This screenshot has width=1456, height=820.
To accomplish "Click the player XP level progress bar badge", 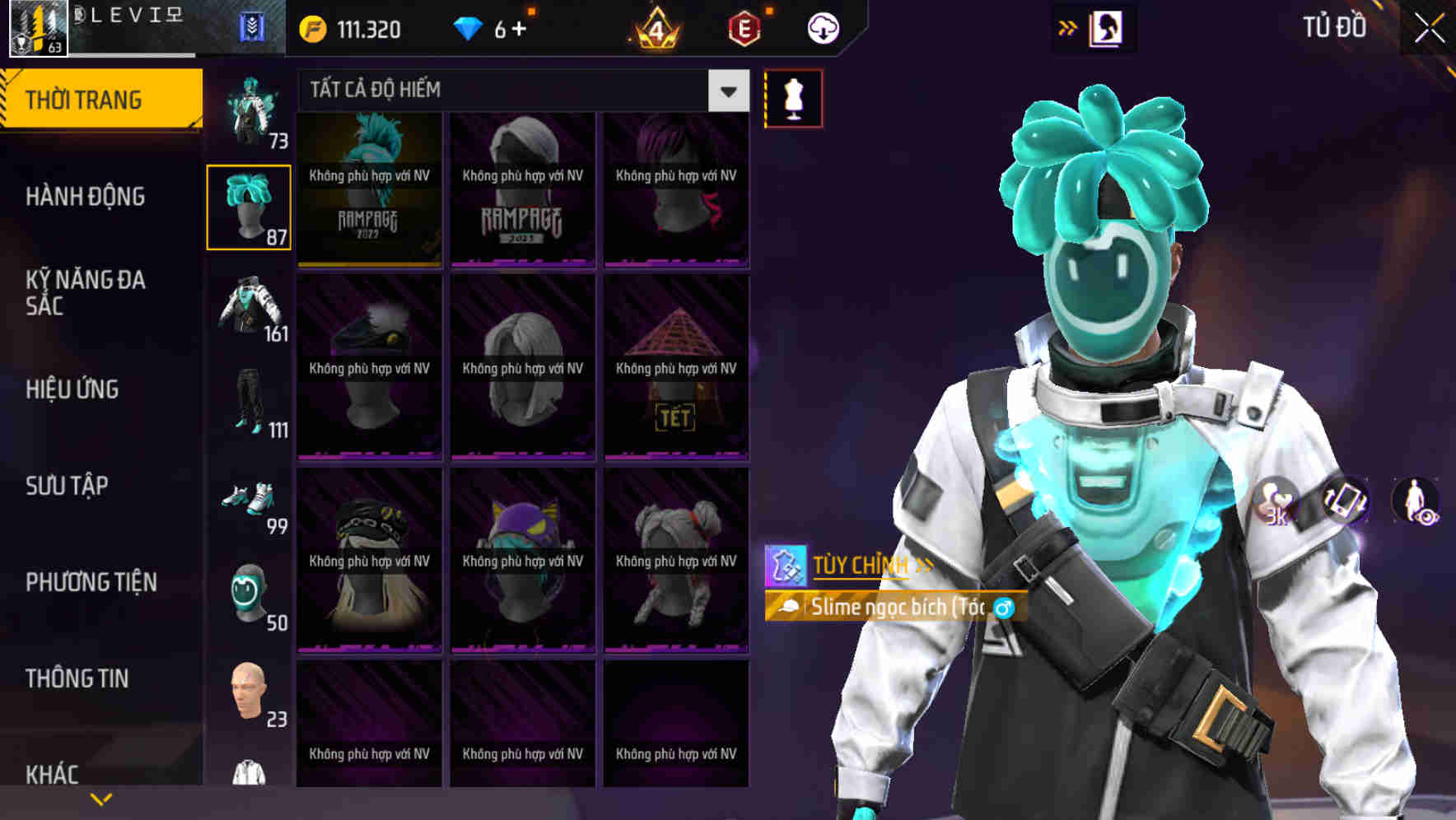I will coord(35,30).
